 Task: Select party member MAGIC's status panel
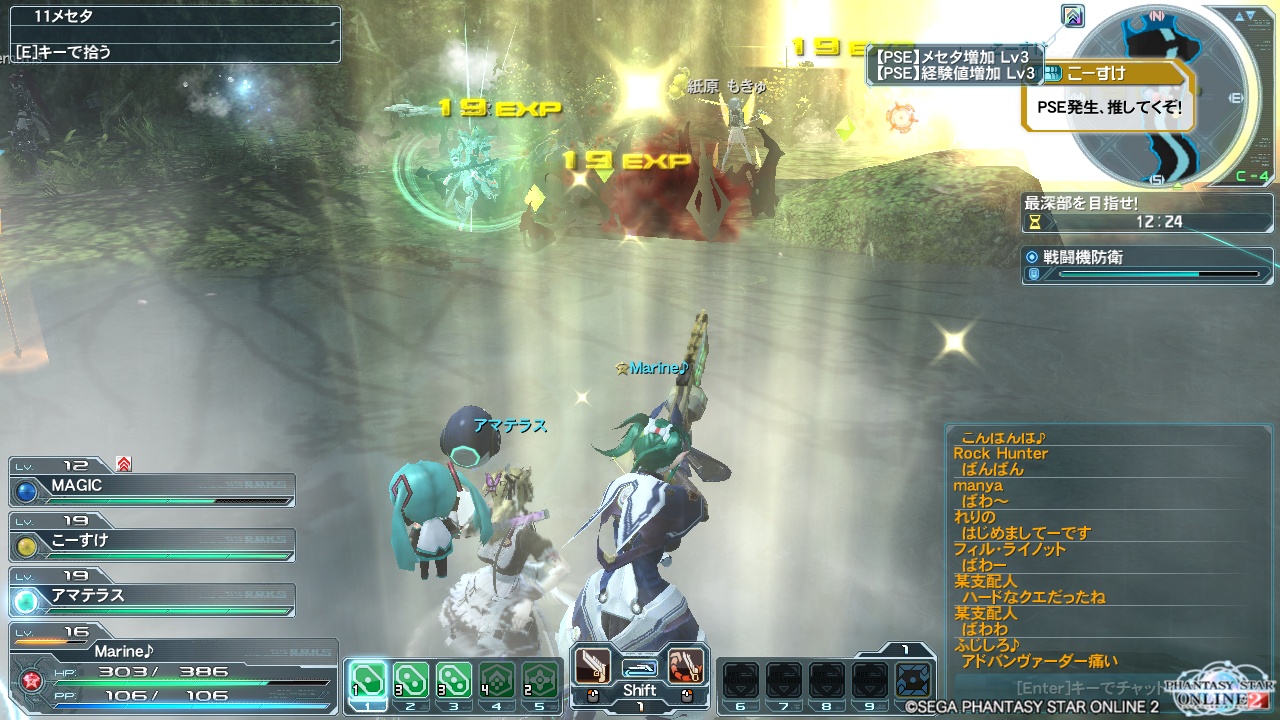click(153, 487)
